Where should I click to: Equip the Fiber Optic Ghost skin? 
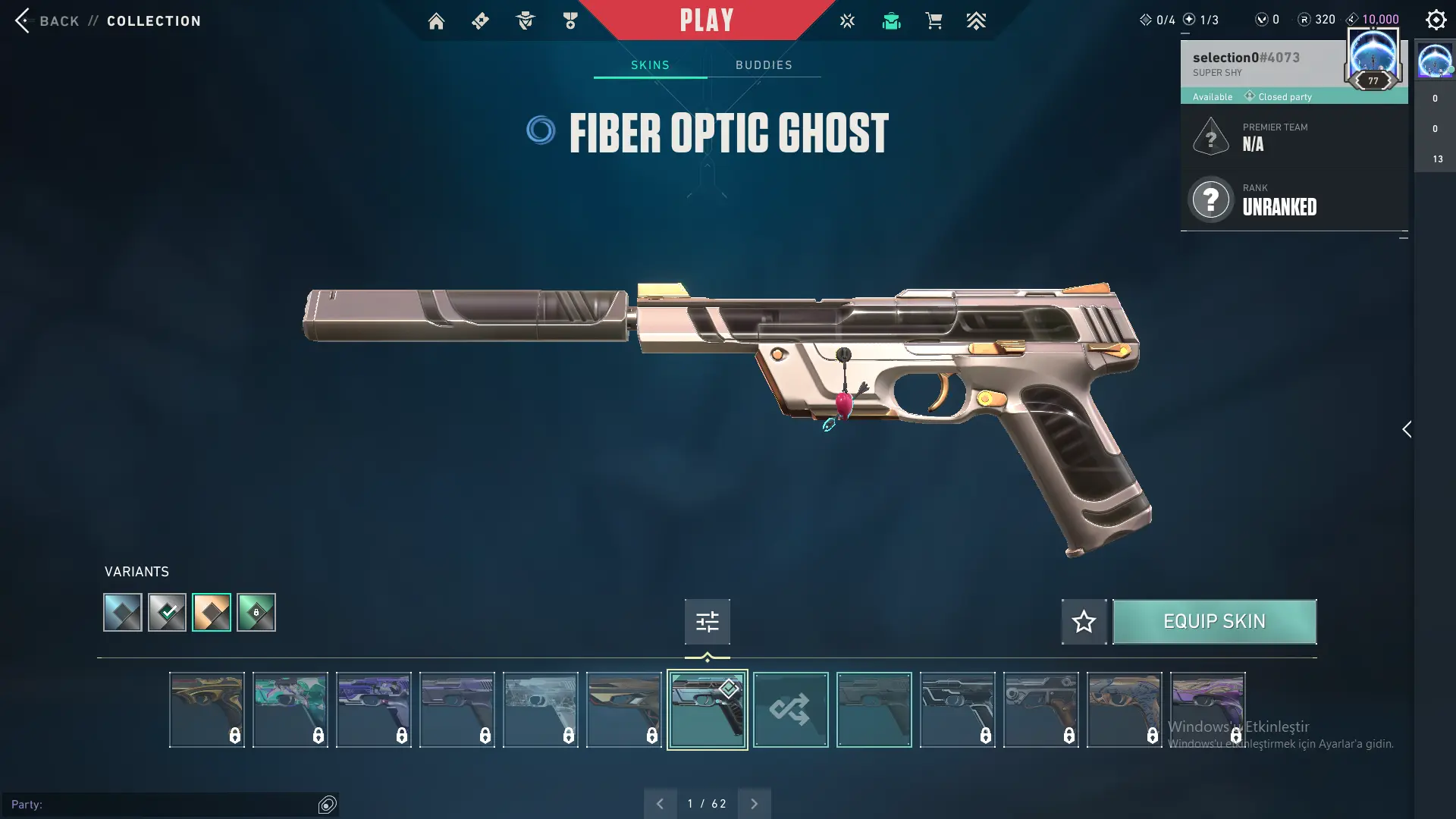coord(1214,622)
